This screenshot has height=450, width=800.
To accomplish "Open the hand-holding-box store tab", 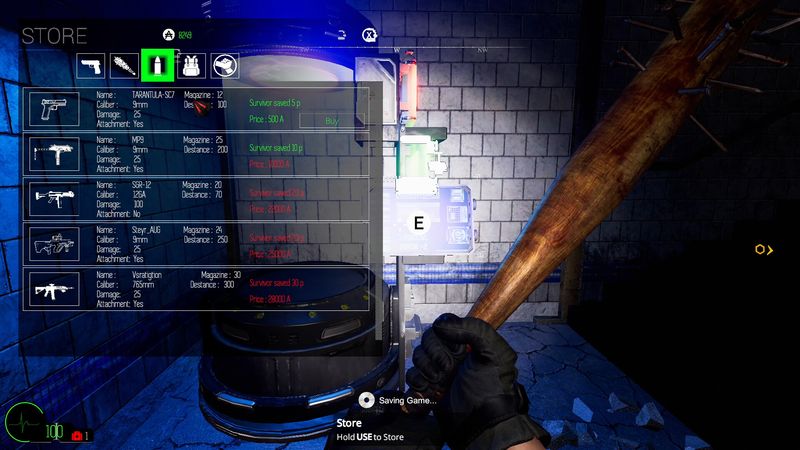I will pyautogui.click(x=225, y=65).
